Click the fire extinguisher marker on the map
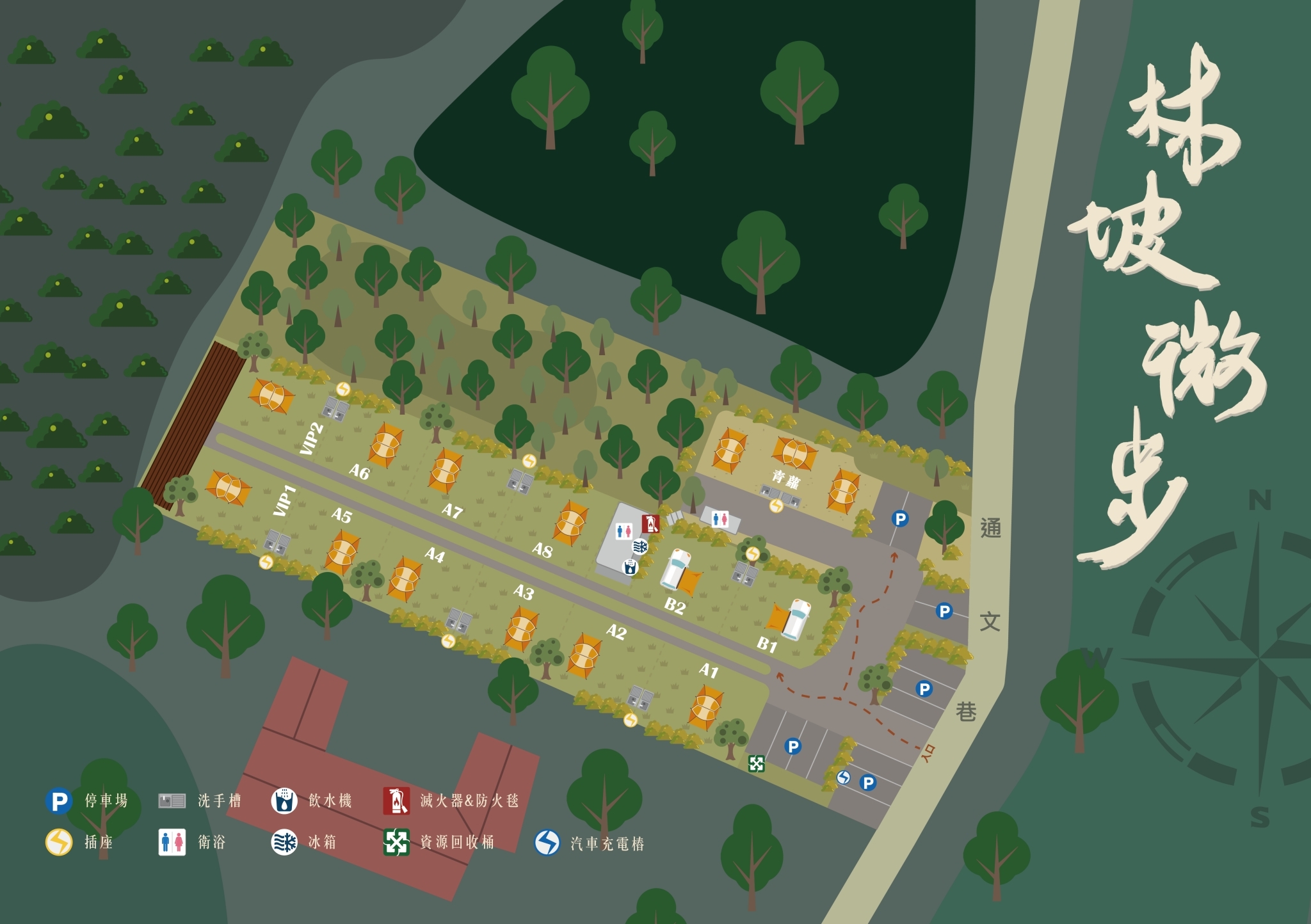Screen dimensions: 1311x924 coord(651,523)
